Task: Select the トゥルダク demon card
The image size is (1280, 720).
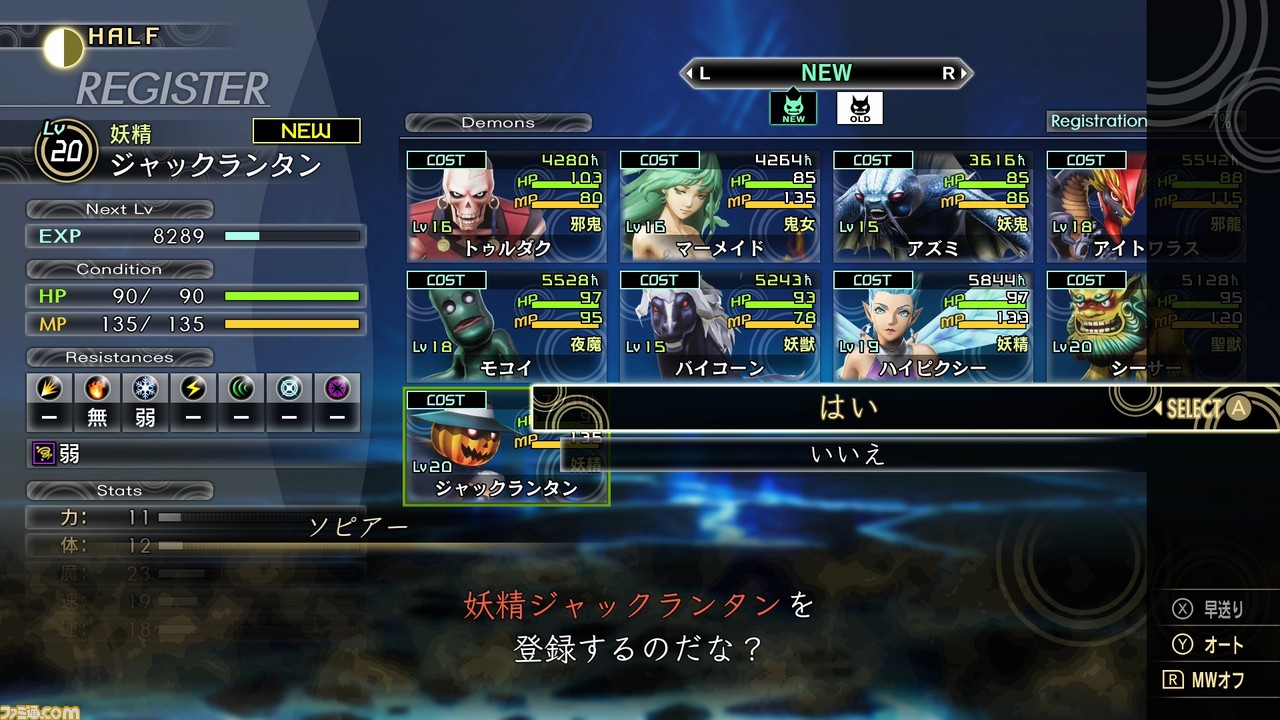Action: coord(506,207)
